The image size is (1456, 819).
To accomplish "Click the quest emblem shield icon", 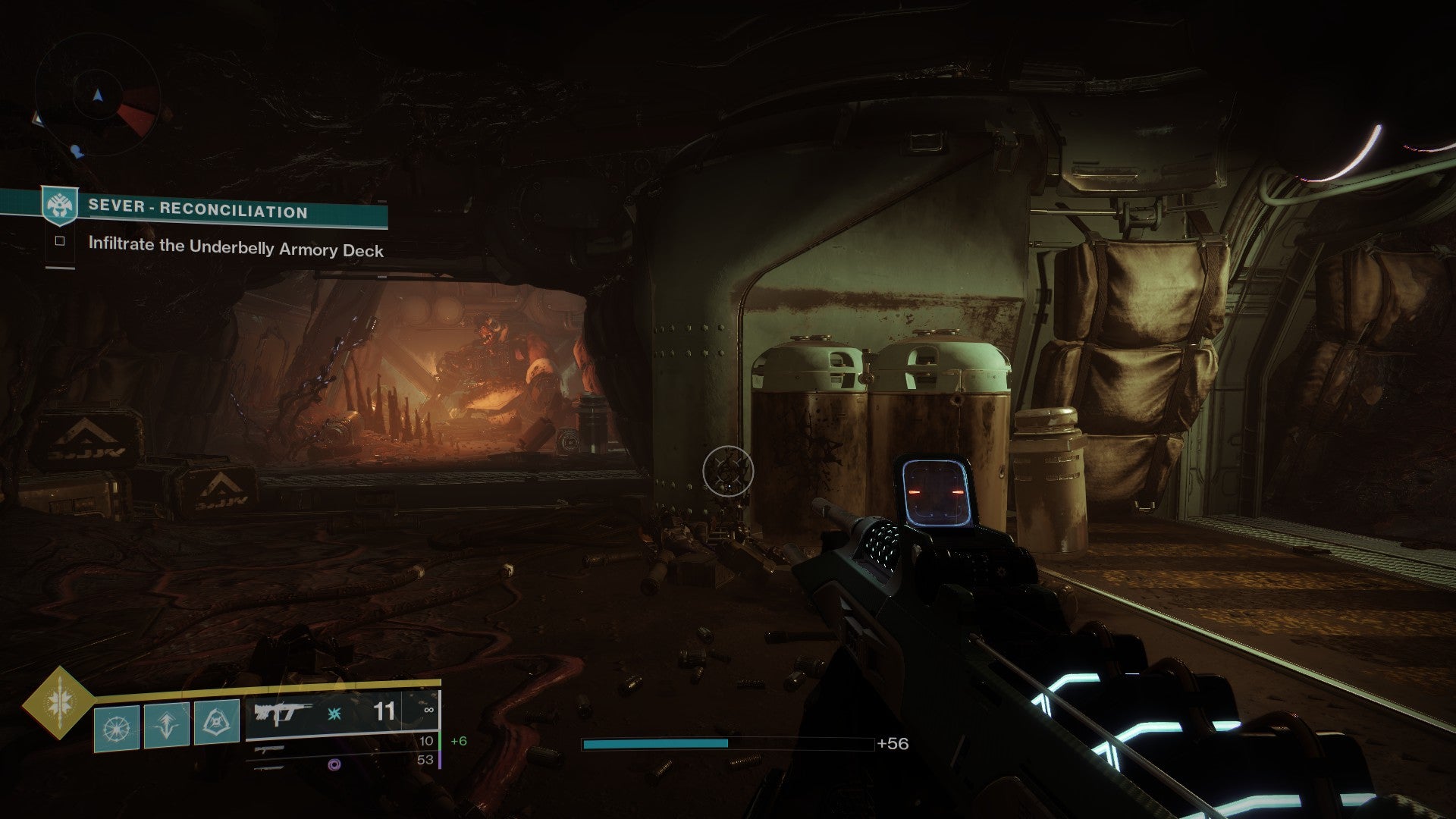I will 59,206.
